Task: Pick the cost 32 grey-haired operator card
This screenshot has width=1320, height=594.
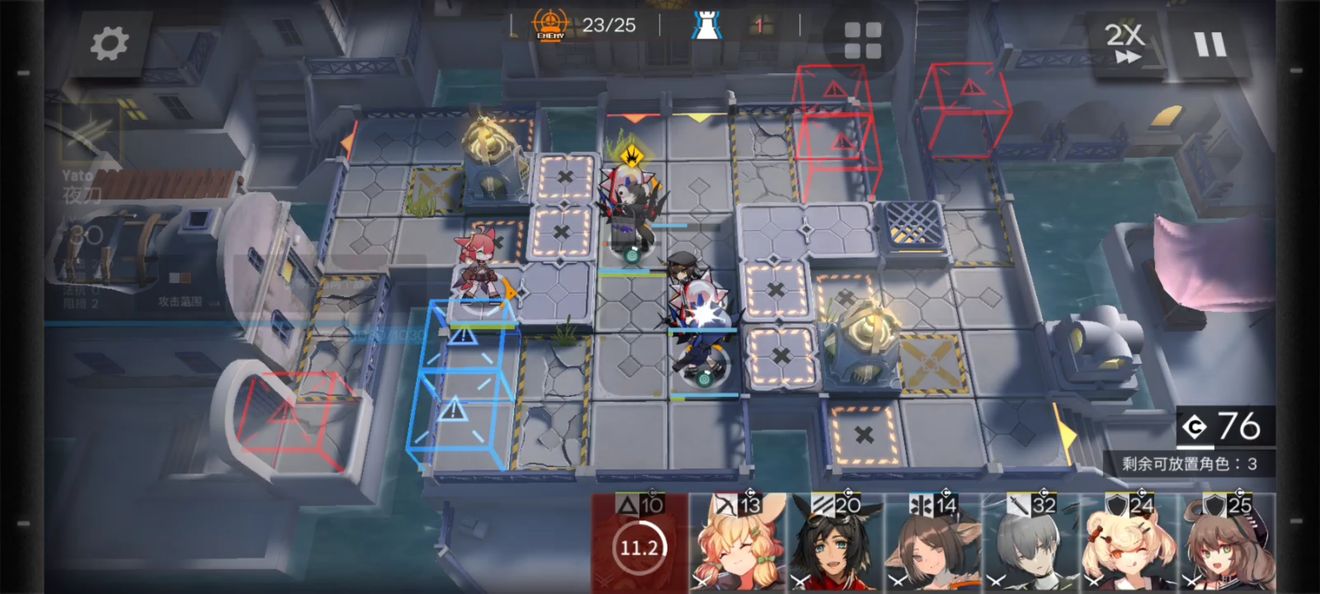Action: (x=1031, y=545)
